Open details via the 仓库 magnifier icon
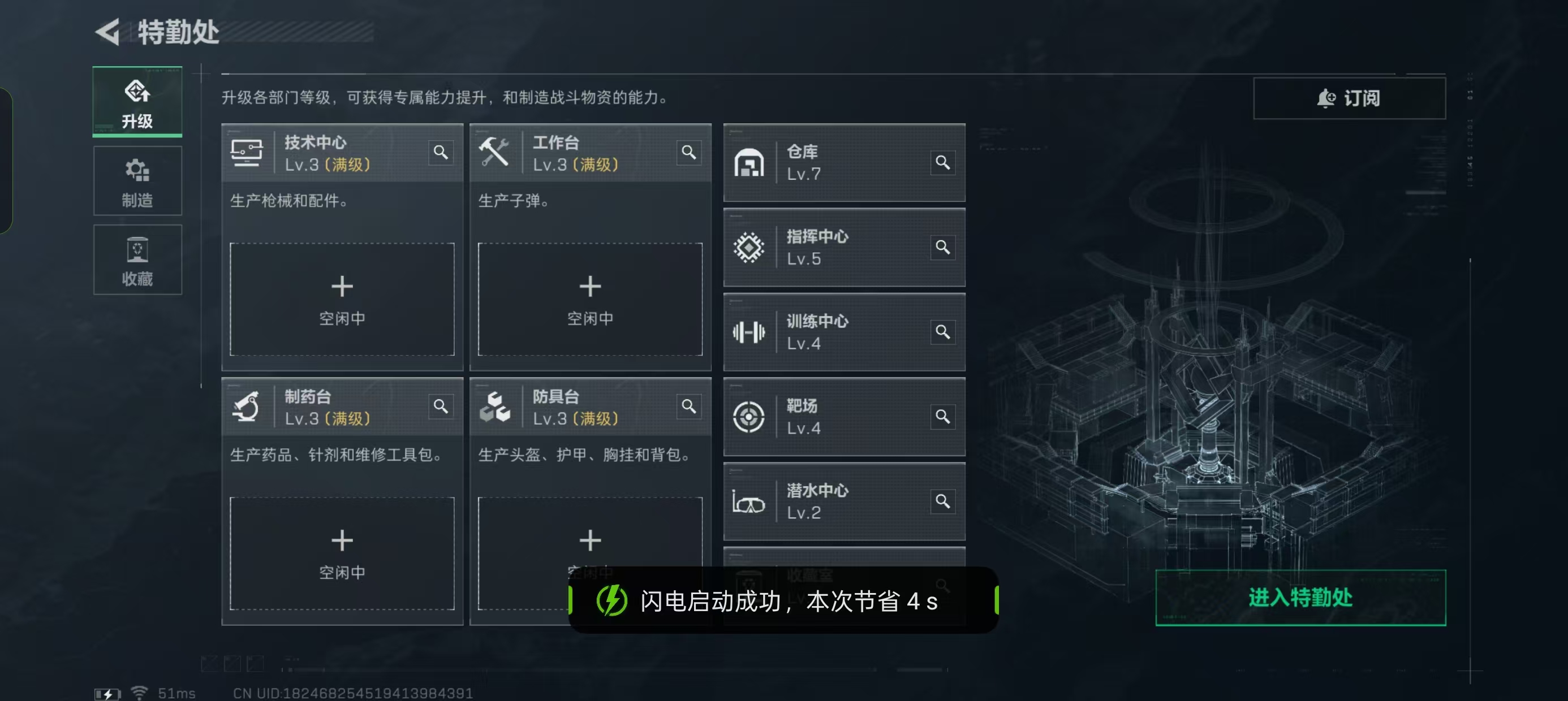Screen dimensions: 1568x701 tap(943, 162)
